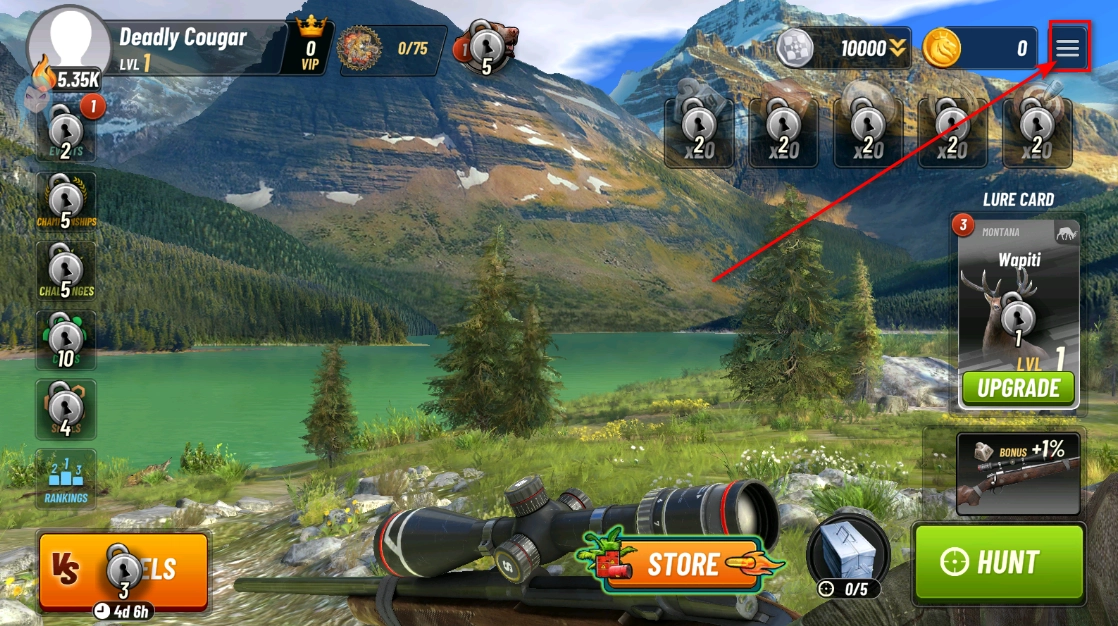Open the 0/75 trophy progress badge
The image size is (1118, 626).
[392, 50]
